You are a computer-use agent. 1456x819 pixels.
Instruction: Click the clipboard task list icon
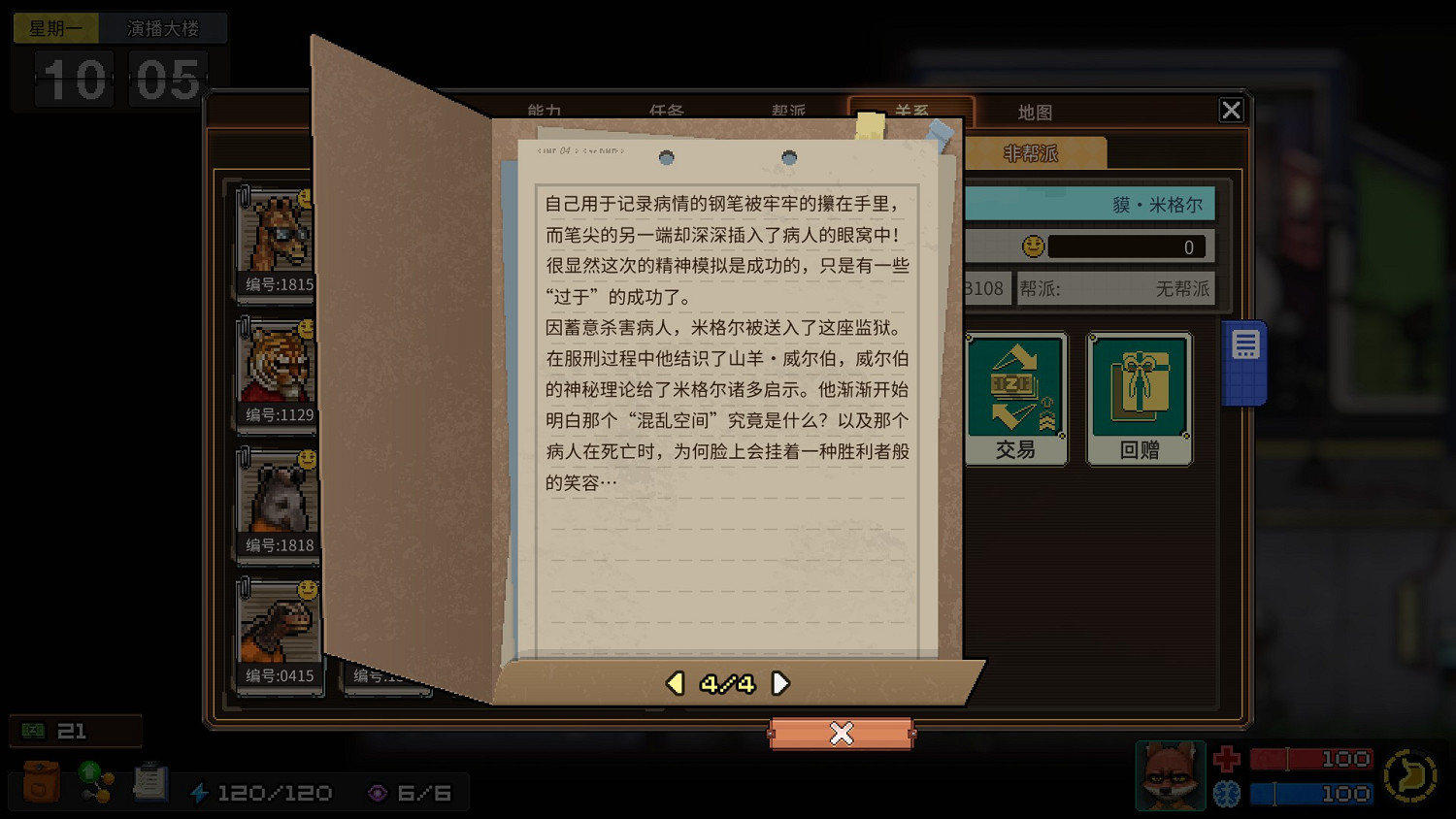(x=149, y=781)
